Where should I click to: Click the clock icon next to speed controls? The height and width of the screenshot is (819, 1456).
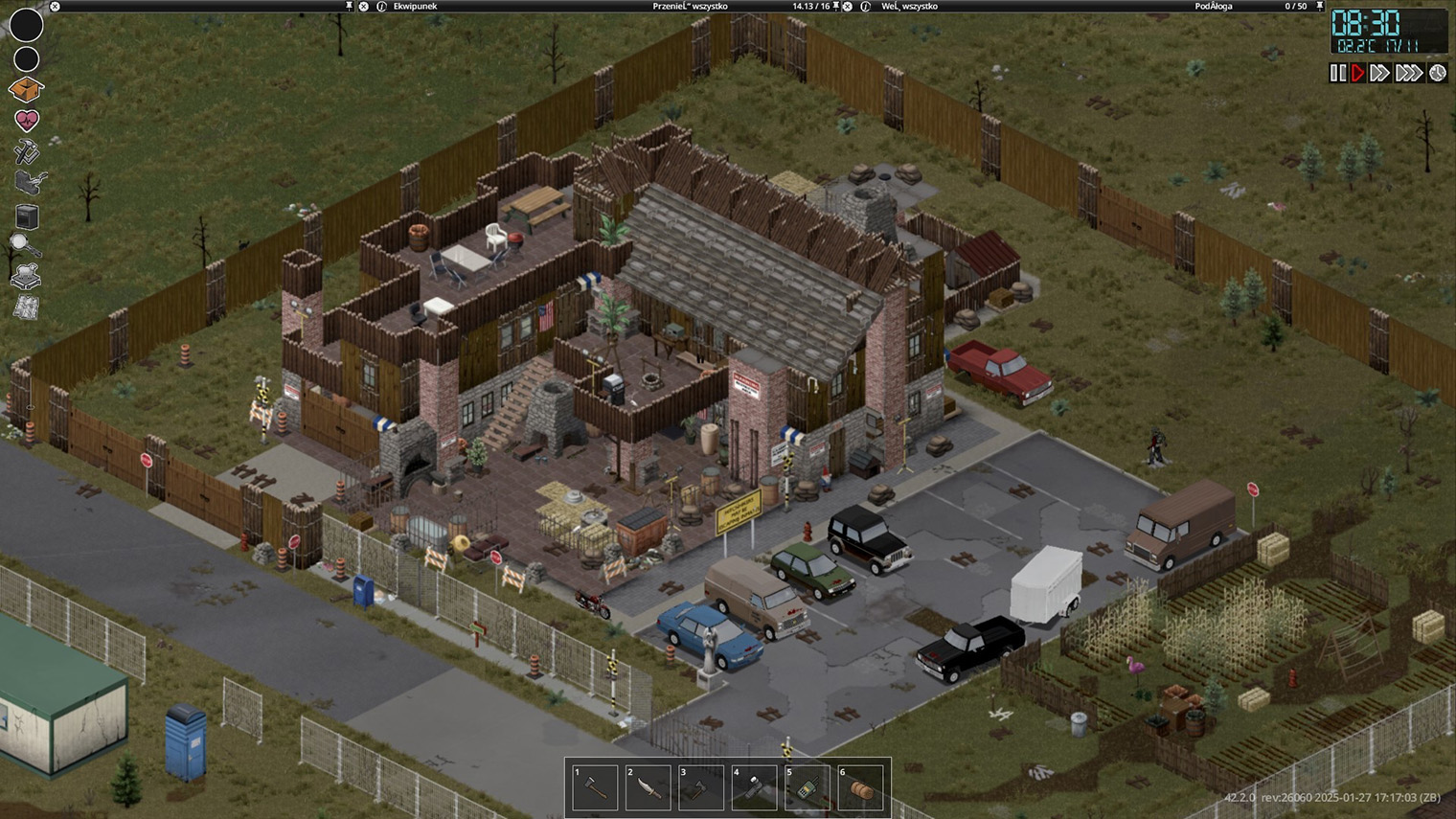(1437, 73)
